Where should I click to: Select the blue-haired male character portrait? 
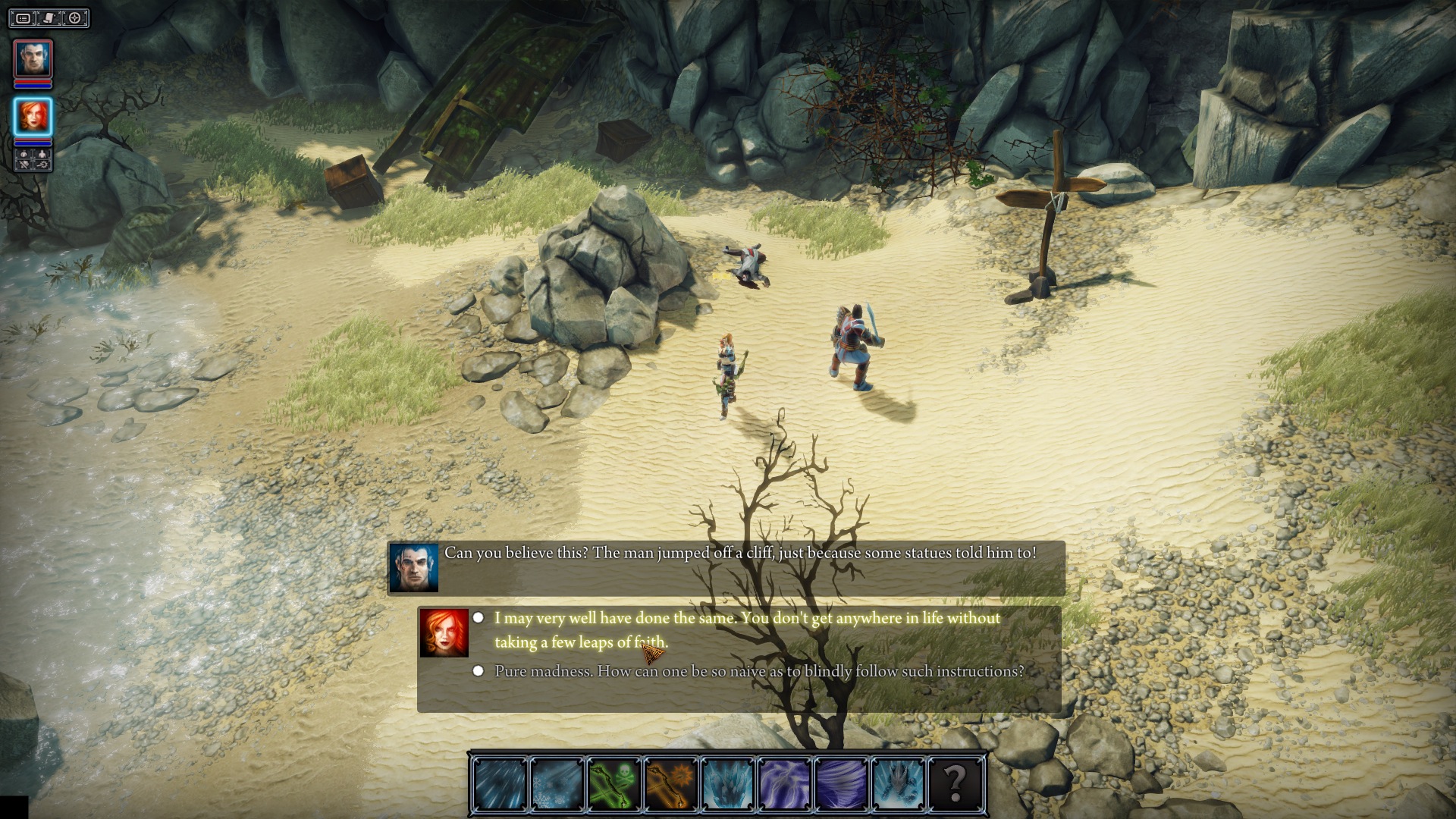pyautogui.click(x=33, y=58)
